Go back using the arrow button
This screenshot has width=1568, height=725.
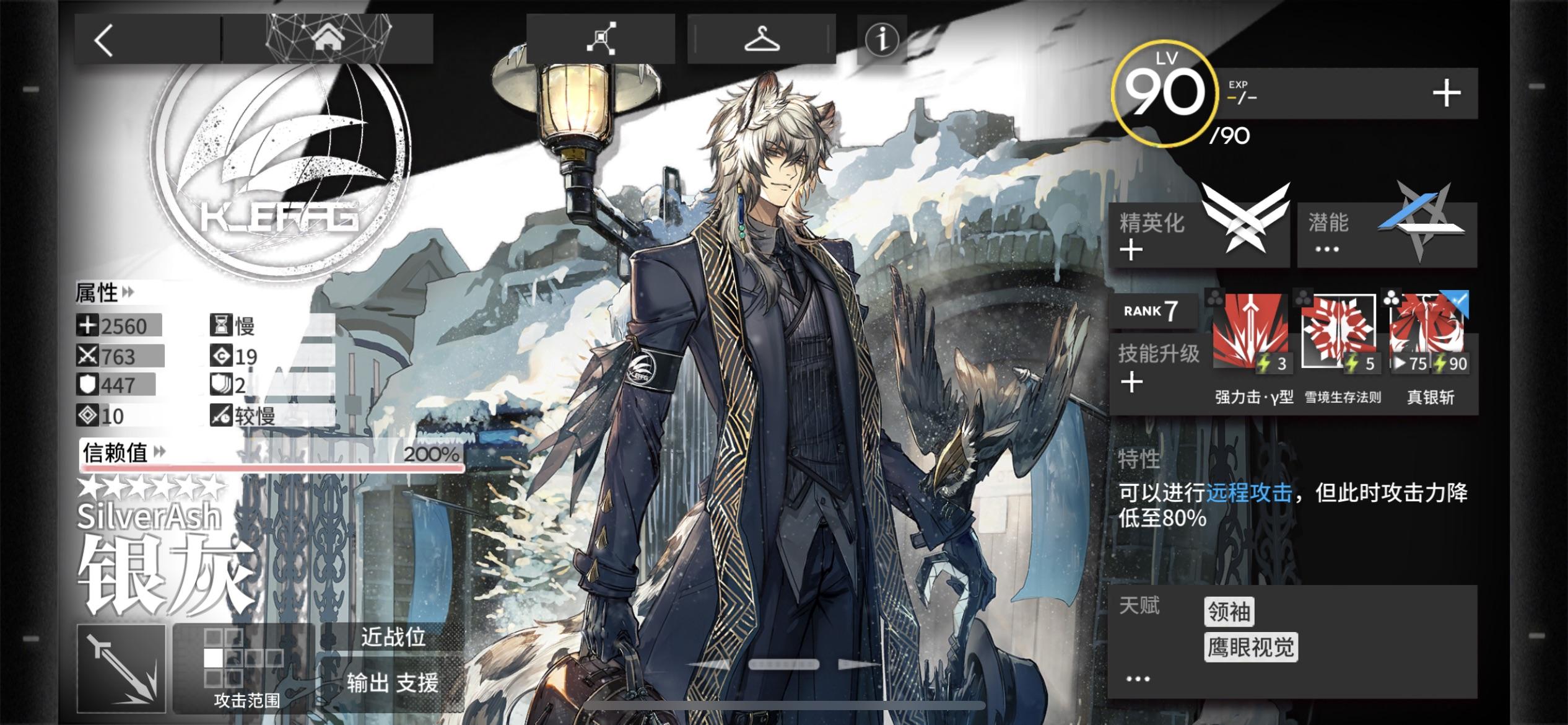[104, 40]
